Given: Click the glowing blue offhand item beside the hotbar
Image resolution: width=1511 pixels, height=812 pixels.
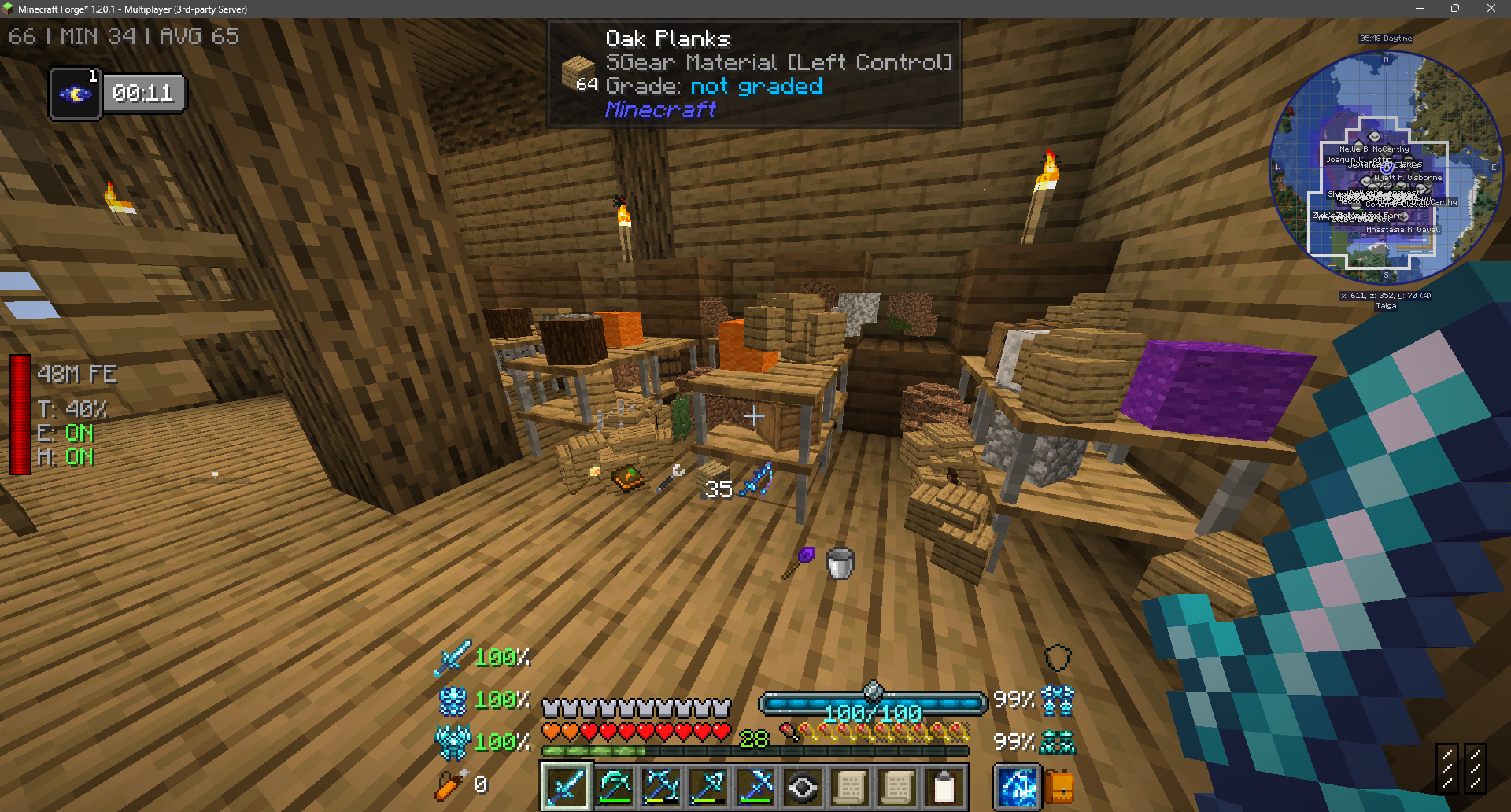Looking at the screenshot, I should point(1016,785).
